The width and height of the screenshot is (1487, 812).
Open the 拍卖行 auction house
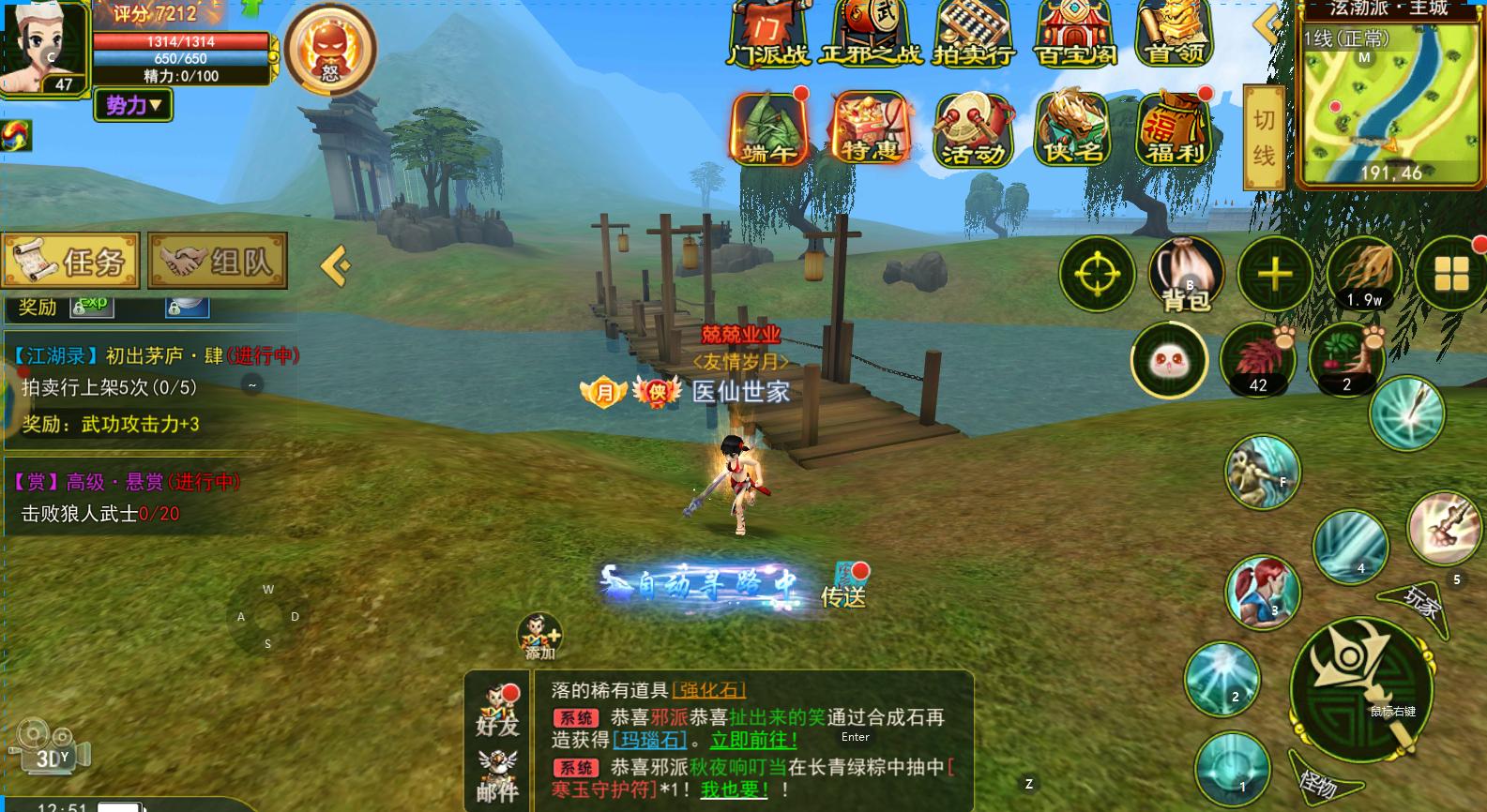(x=974, y=35)
